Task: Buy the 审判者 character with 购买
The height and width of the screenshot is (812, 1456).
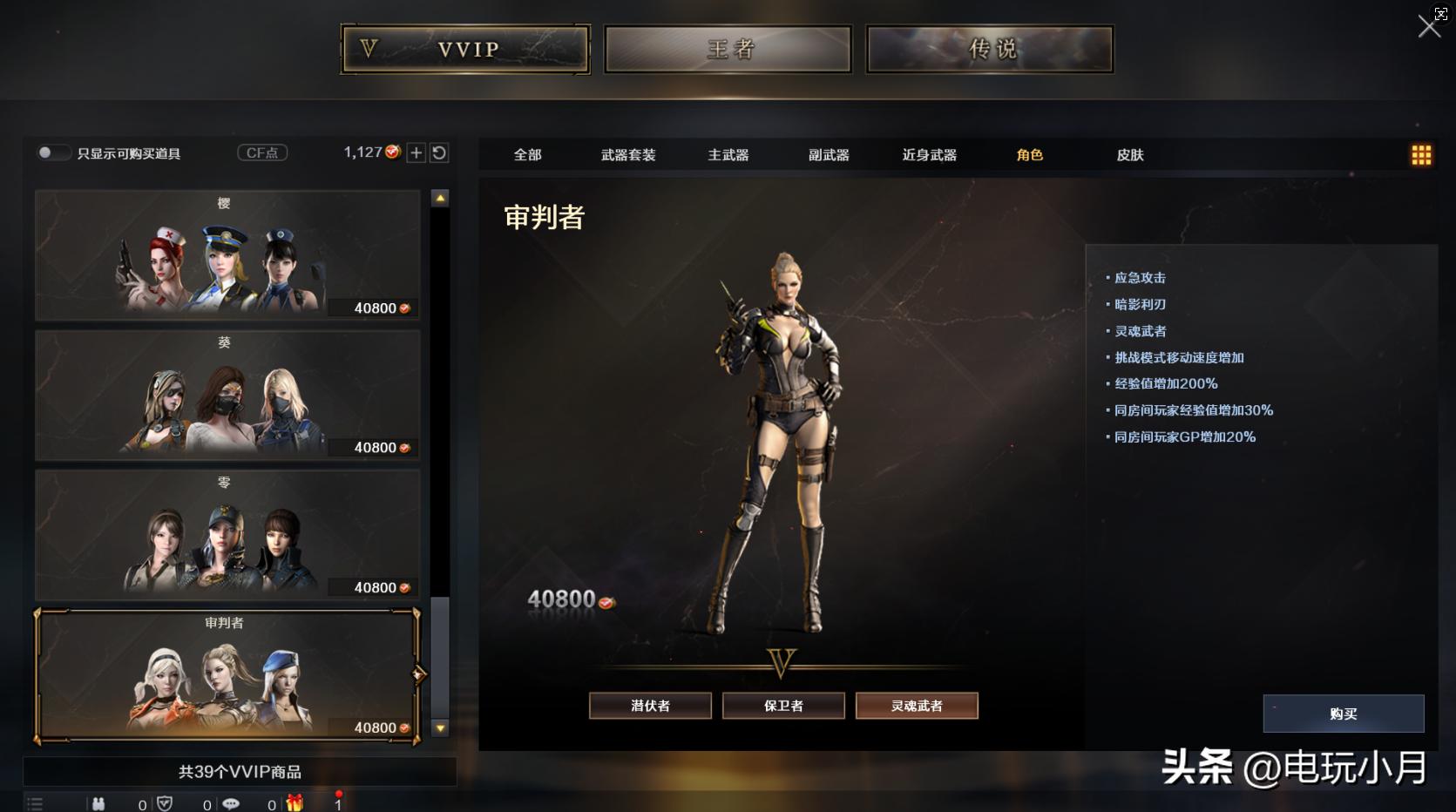Action: pos(1343,714)
